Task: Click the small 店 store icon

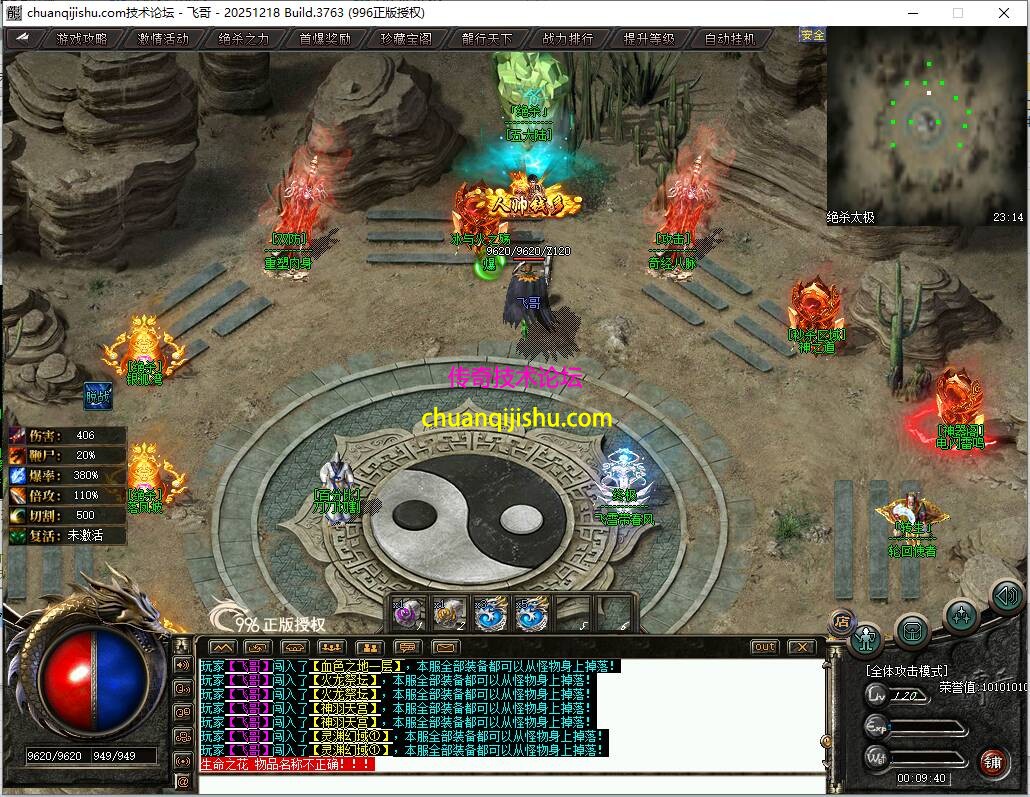Action: click(x=841, y=622)
